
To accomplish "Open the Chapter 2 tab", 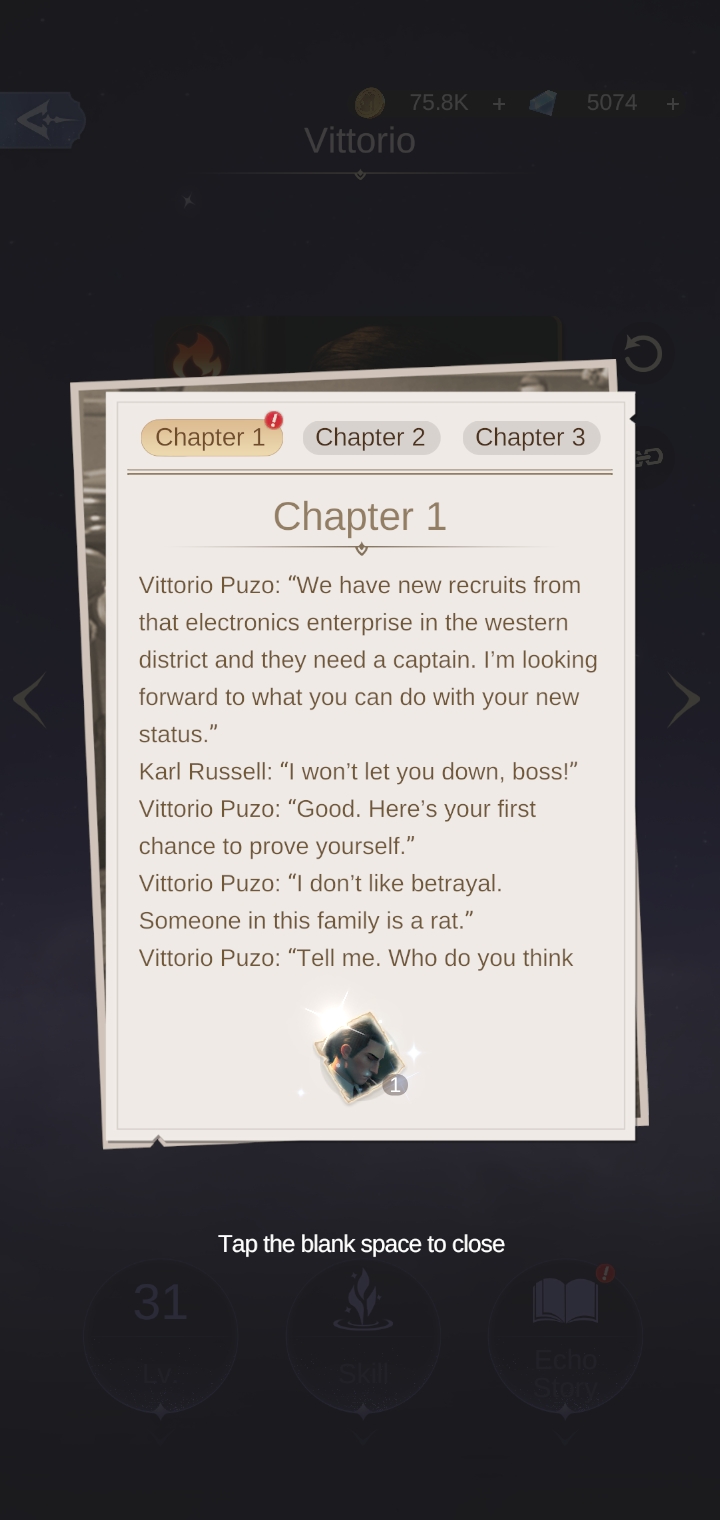I will point(370,438).
